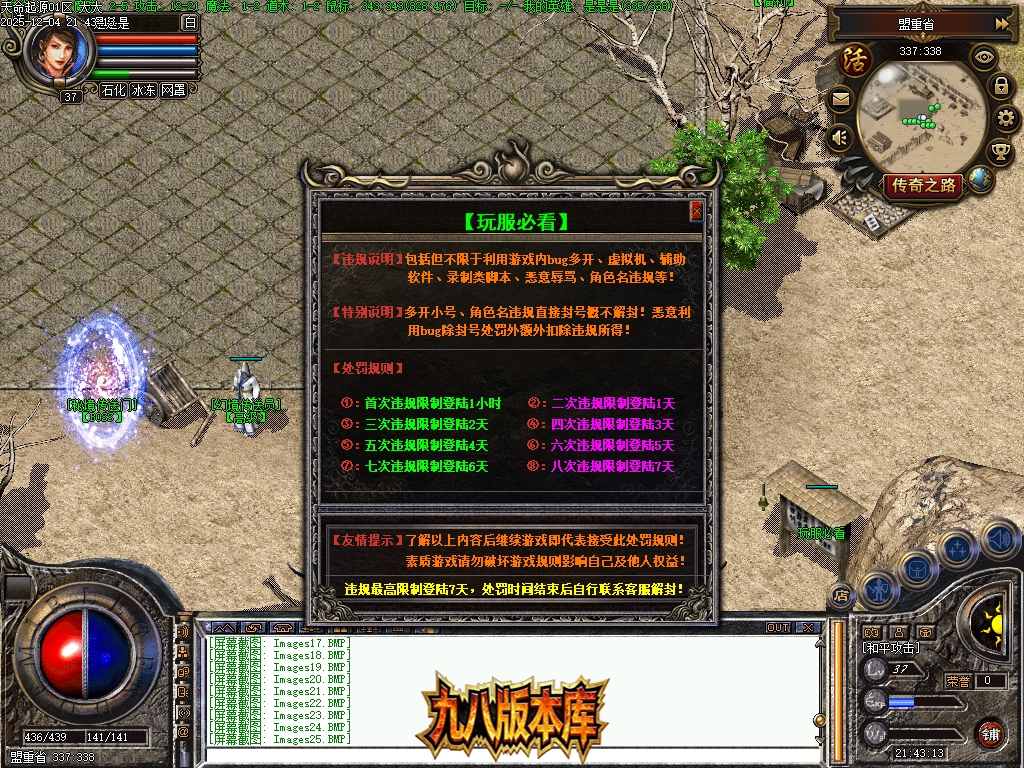Viewport: 1024px width, 768px height.
Task: Open the character figure round button
Action: tap(878, 590)
